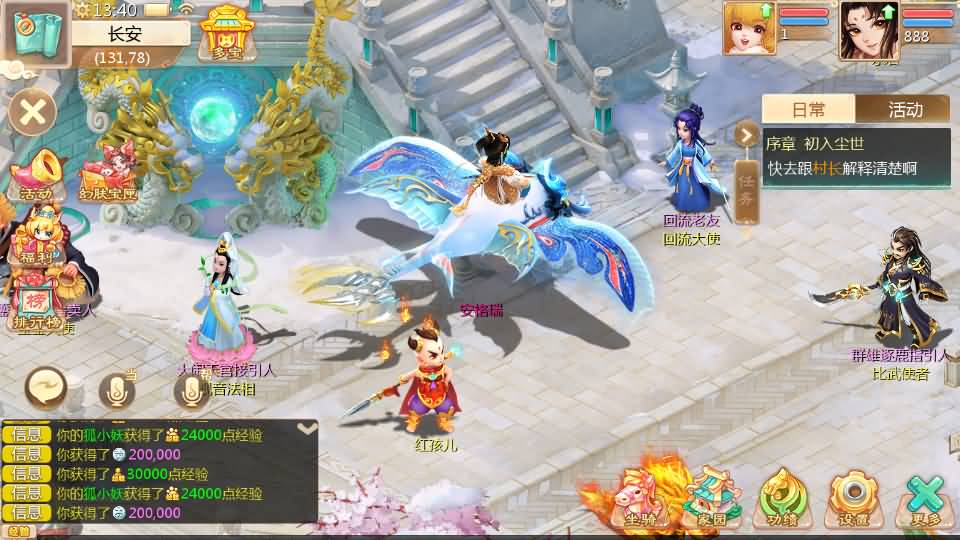Screen dimensions: 960x540
Task: Open the 多宝 shop
Action: tap(225, 32)
